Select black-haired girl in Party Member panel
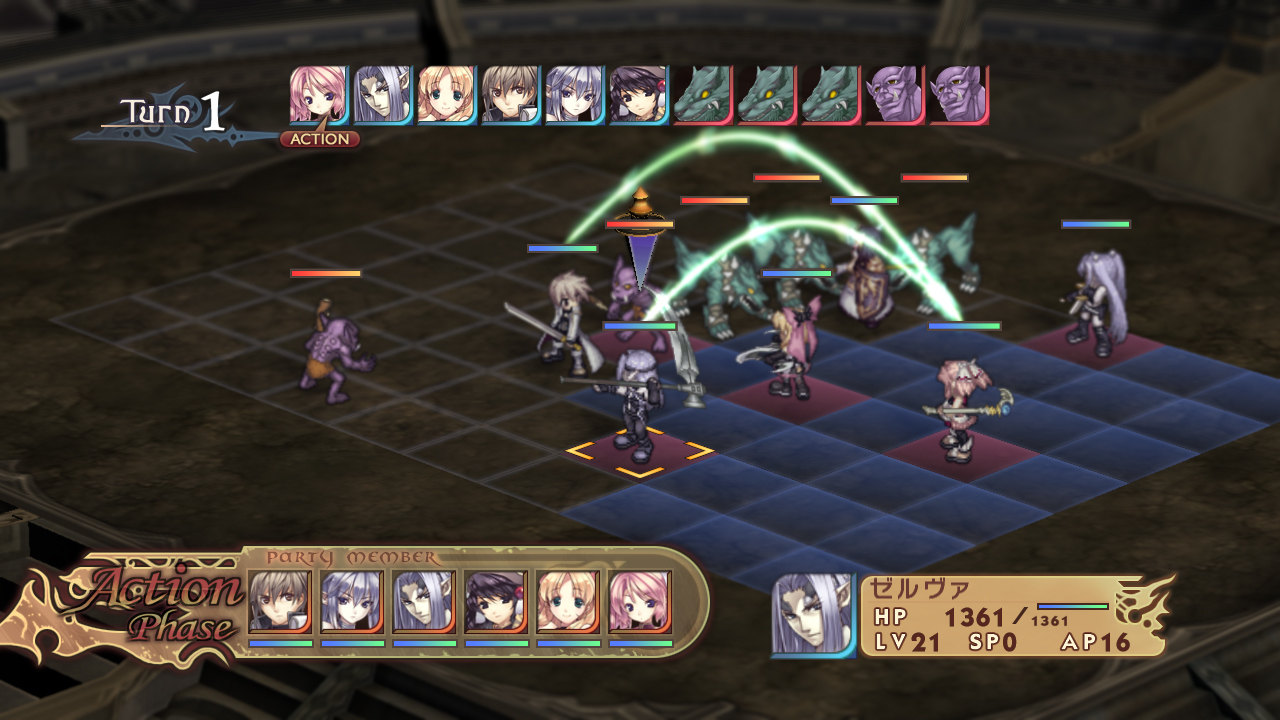The image size is (1280, 720). click(496, 602)
